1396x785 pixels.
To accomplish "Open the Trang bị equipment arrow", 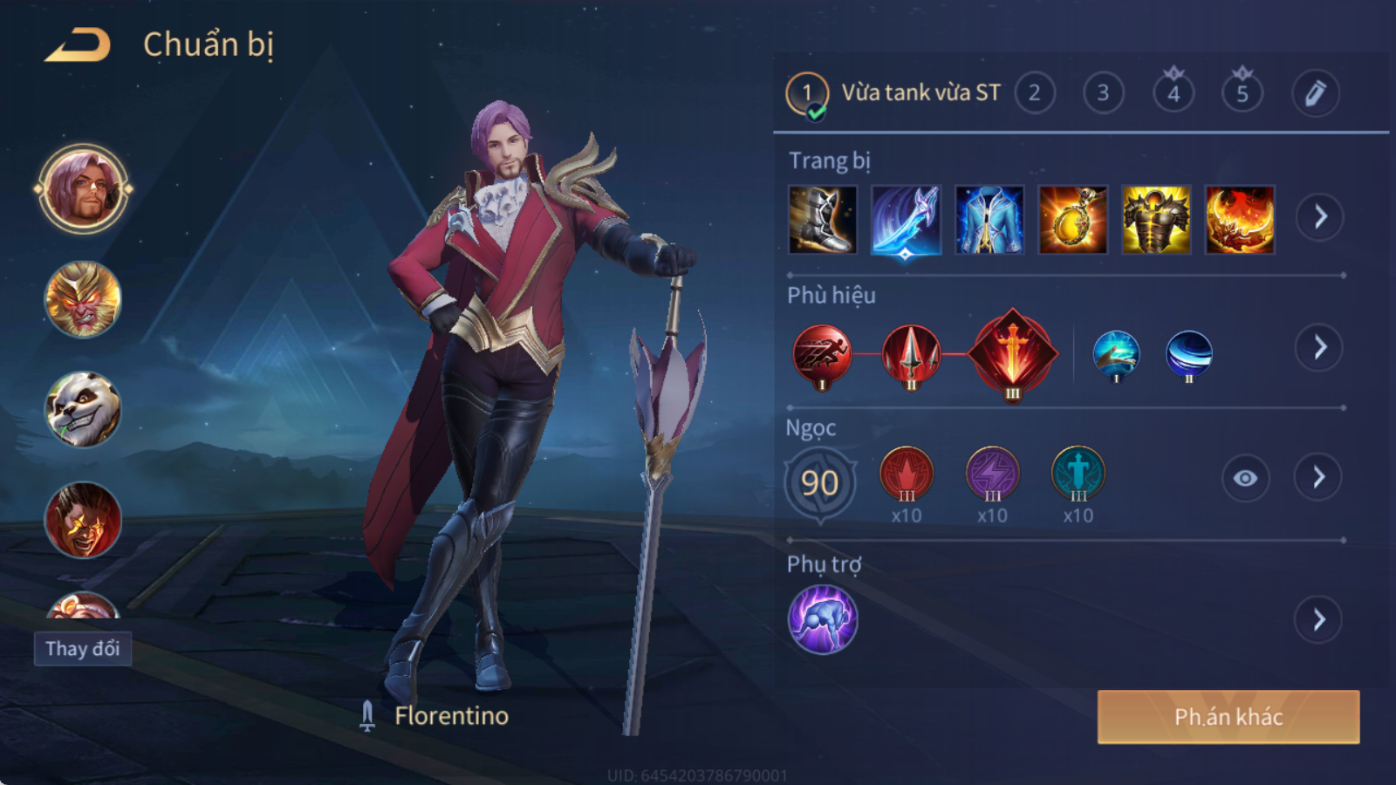I will tap(1320, 217).
